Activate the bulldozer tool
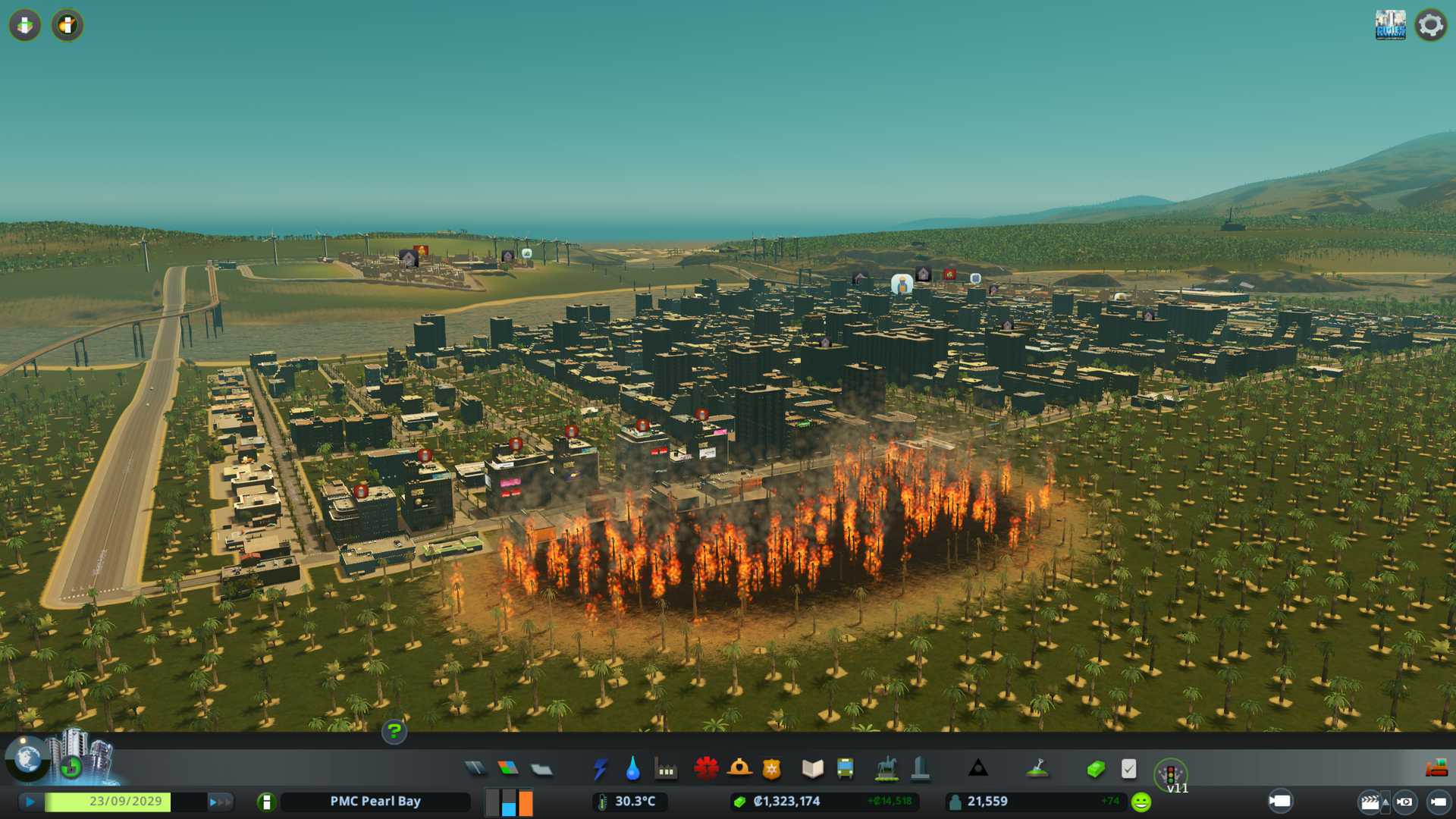Viewport: 1456px width, 819px height. (x=1436, y=769)
